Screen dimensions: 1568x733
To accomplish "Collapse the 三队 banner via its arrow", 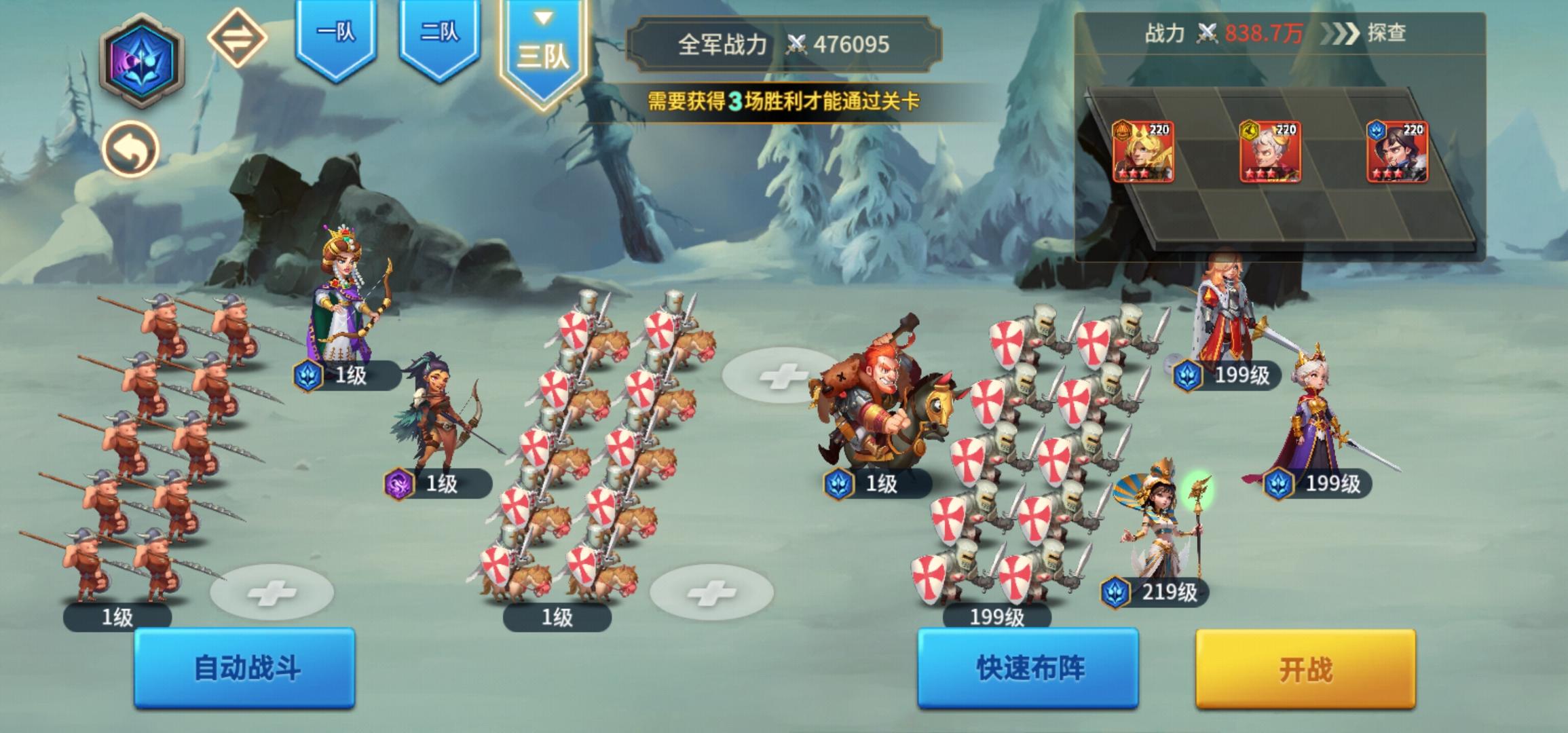I will coord(541,20).
